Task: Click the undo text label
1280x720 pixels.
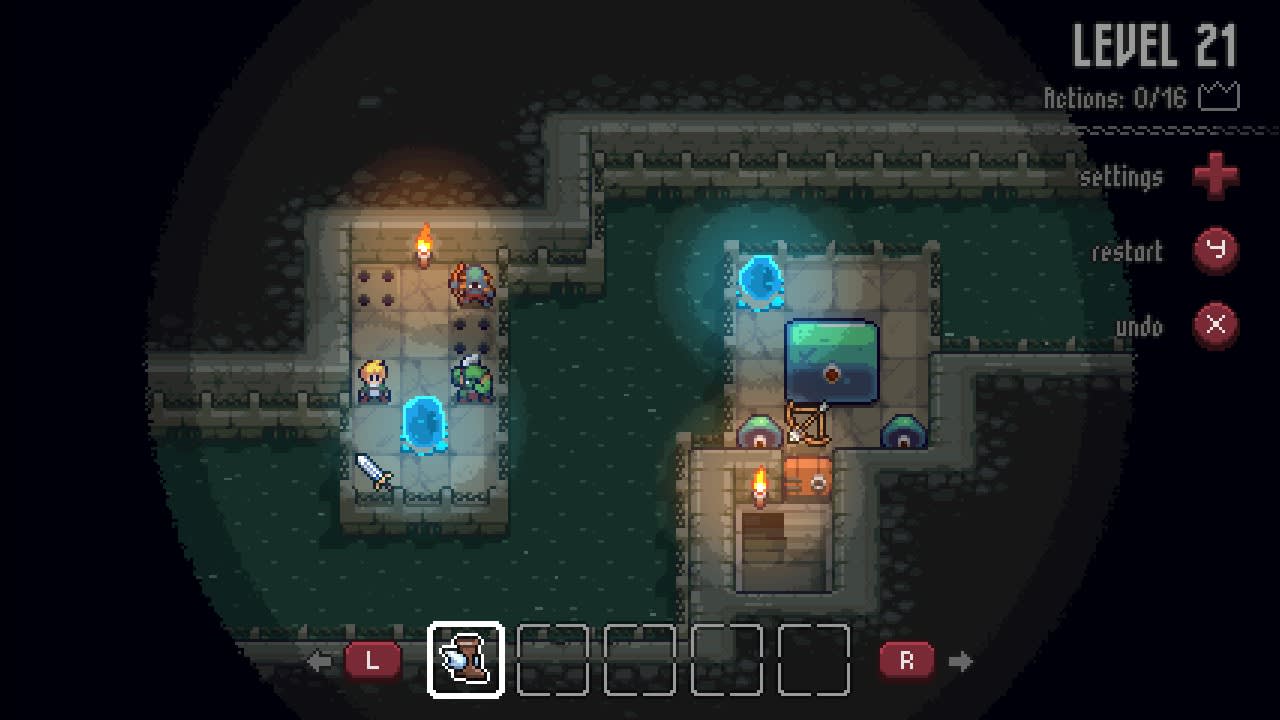Action: pos(1139,327)
